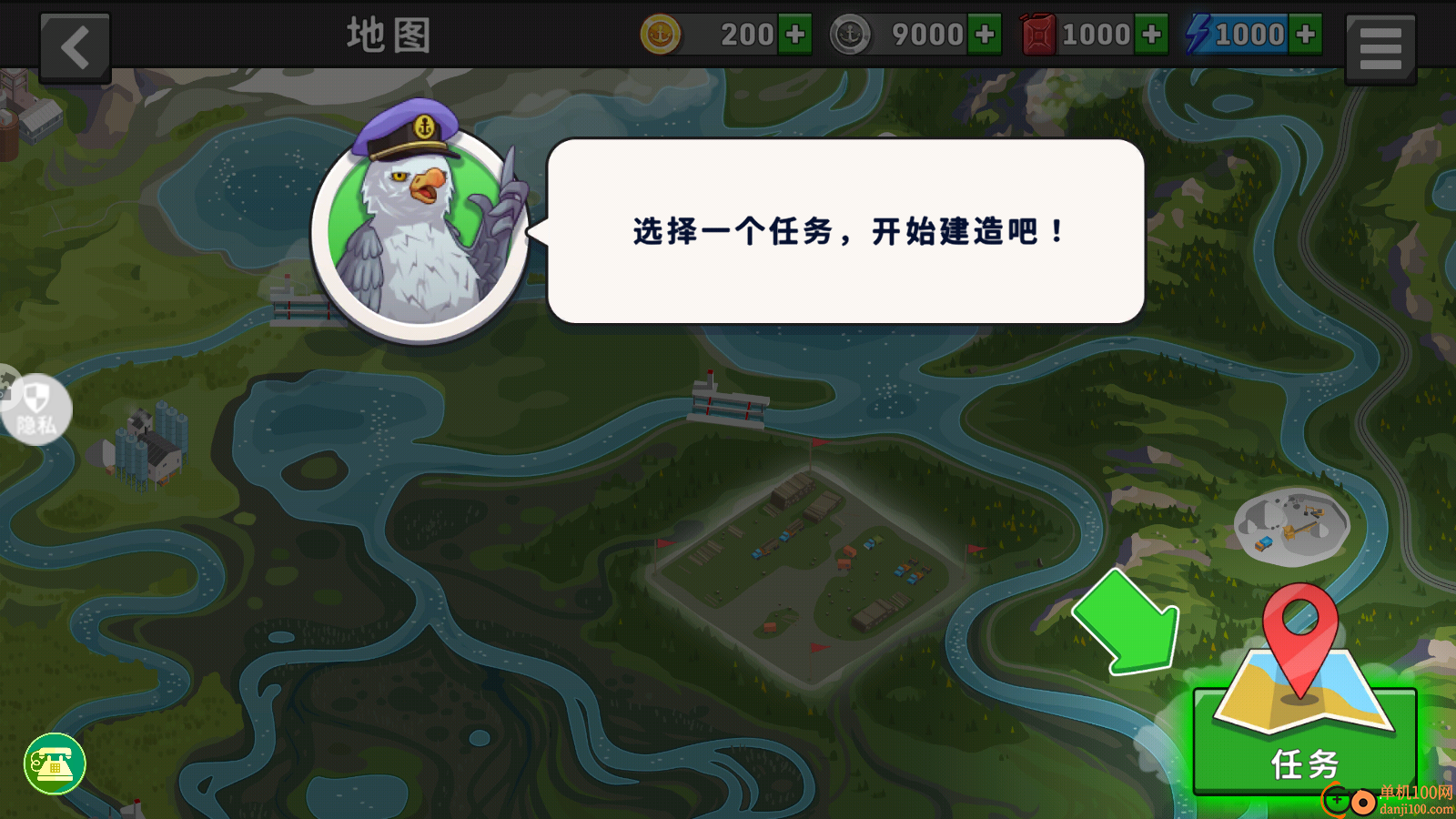Click the green arrow pointing at the mission marker
The width and height of the screenshot is (1456, 819).
pos(1133,623)
